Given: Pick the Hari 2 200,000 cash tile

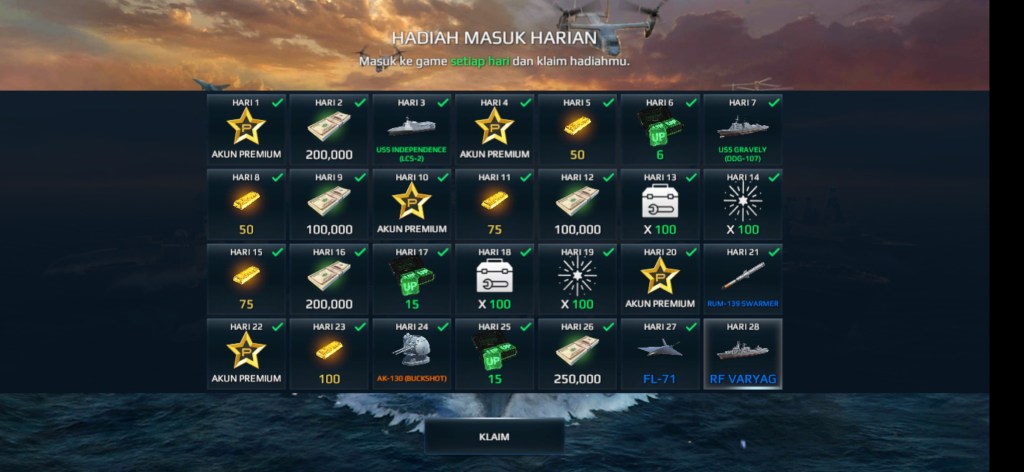Looking at the screenshot, I should coord(328,131).
